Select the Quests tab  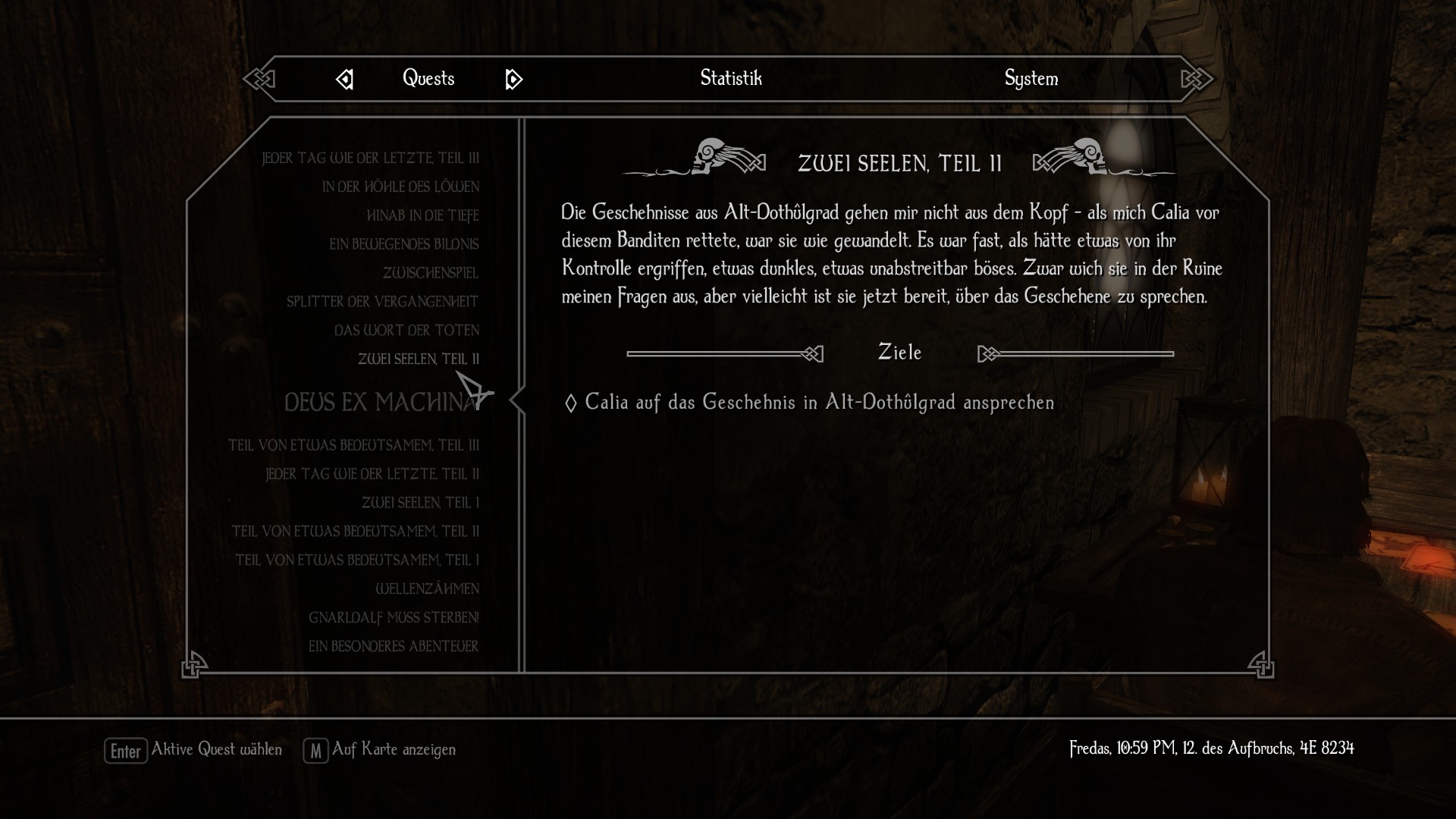[x=428, y=78]
